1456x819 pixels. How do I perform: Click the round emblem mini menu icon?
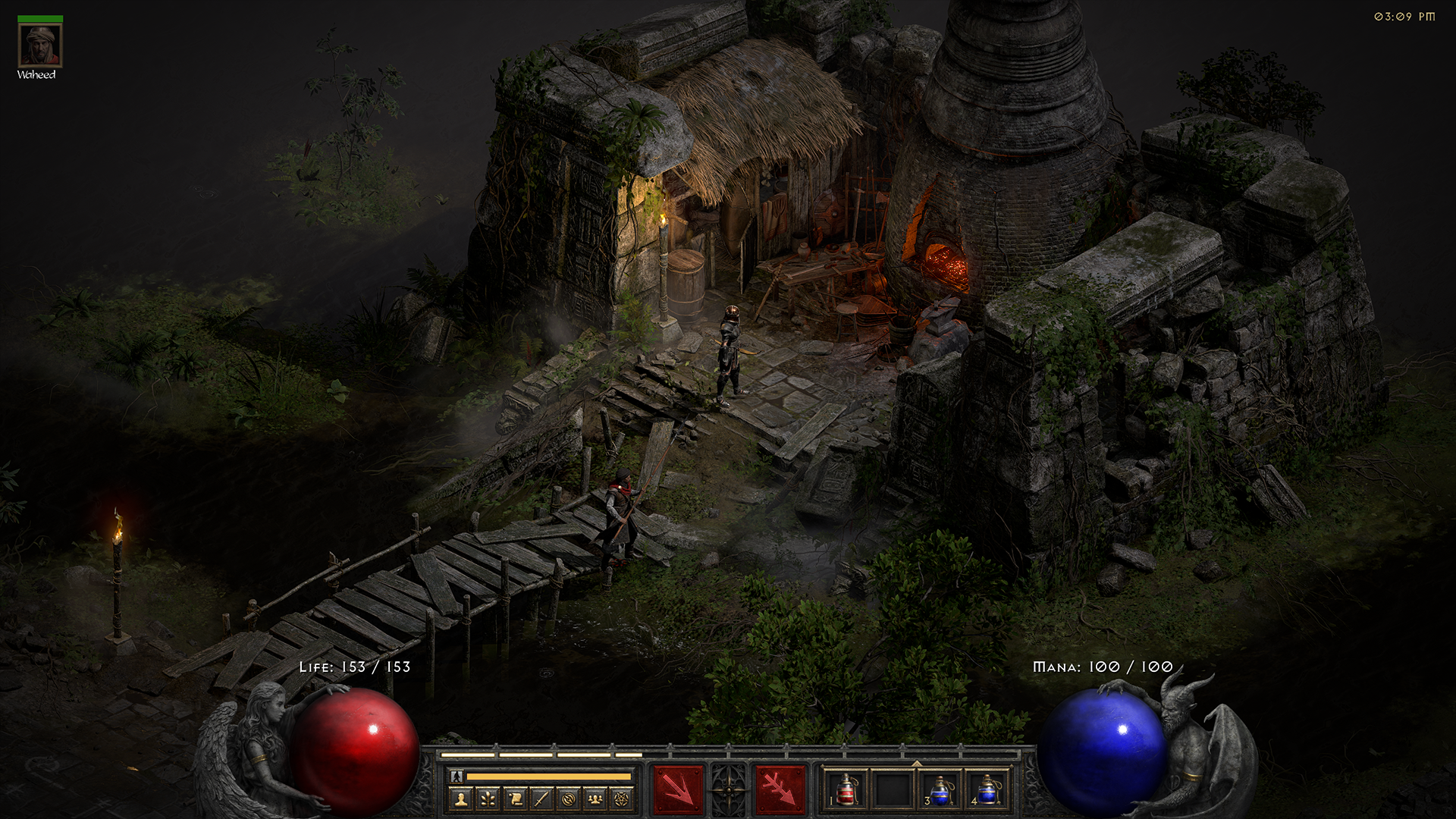[568, 799]
